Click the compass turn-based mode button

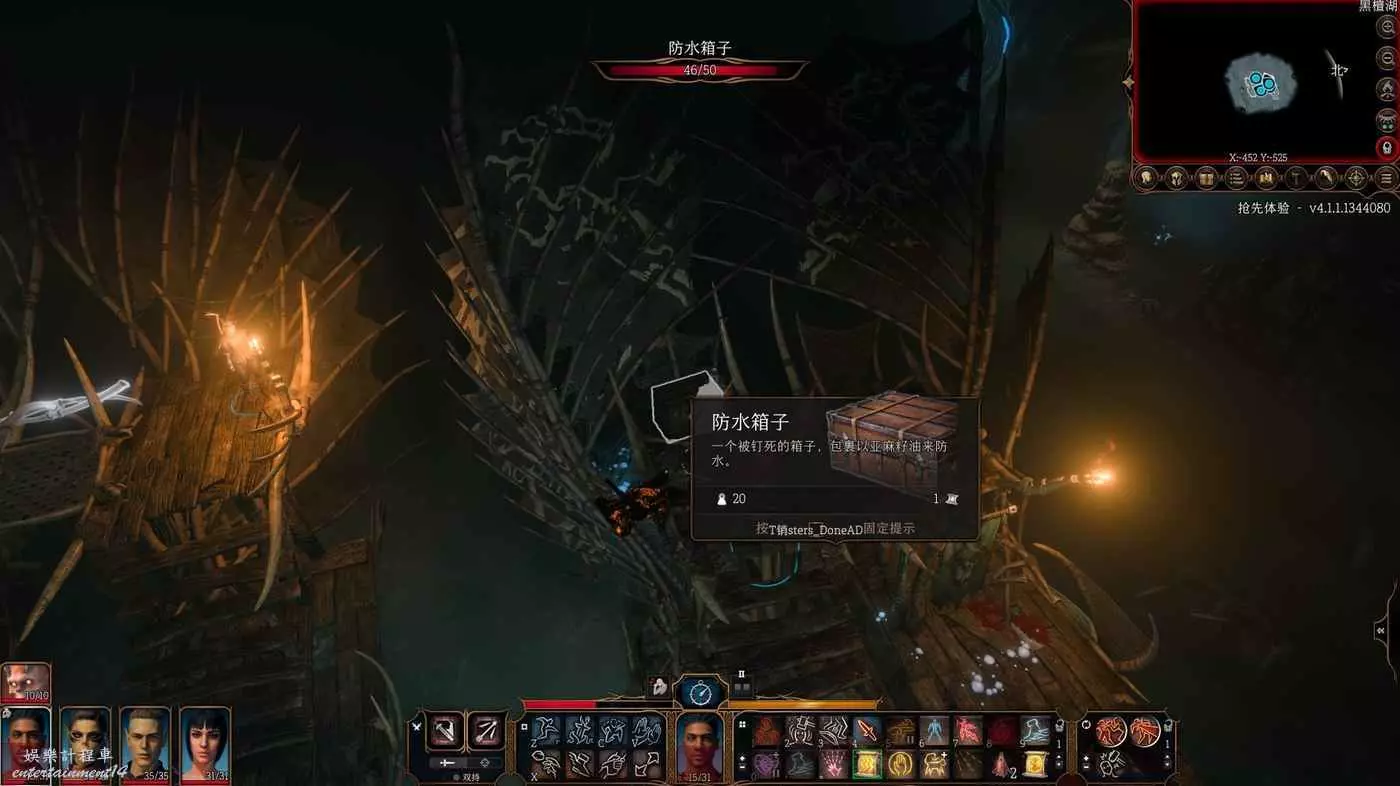(700, 692)
